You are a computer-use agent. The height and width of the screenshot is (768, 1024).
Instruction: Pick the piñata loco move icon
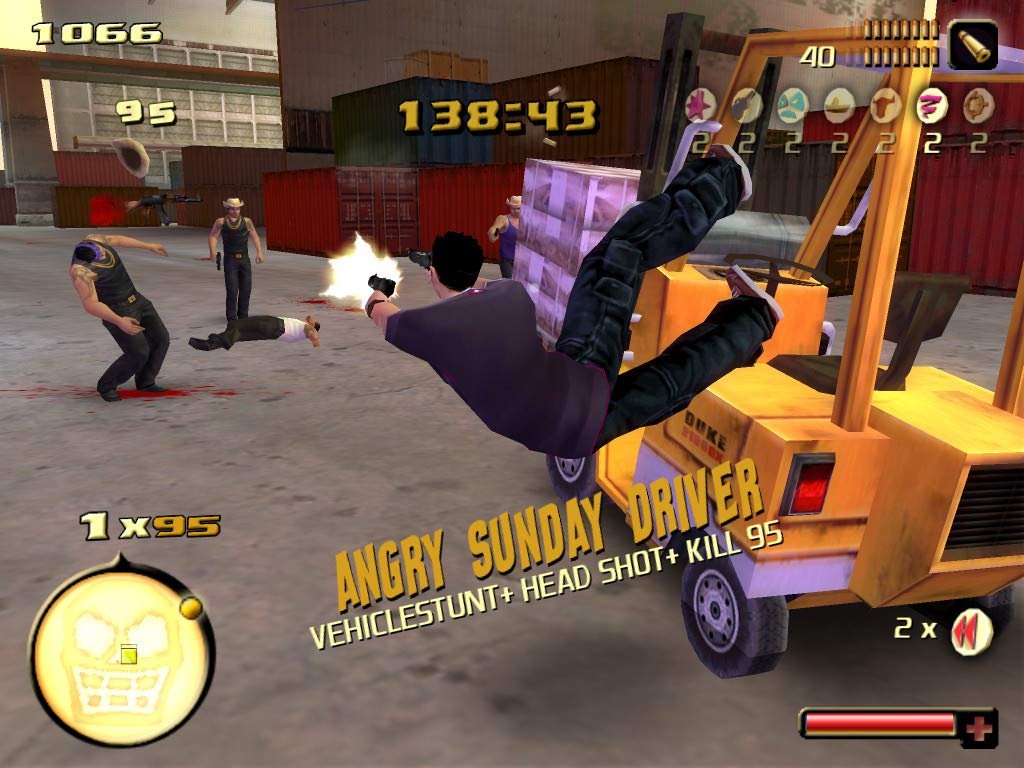click(x=977, y=105)
